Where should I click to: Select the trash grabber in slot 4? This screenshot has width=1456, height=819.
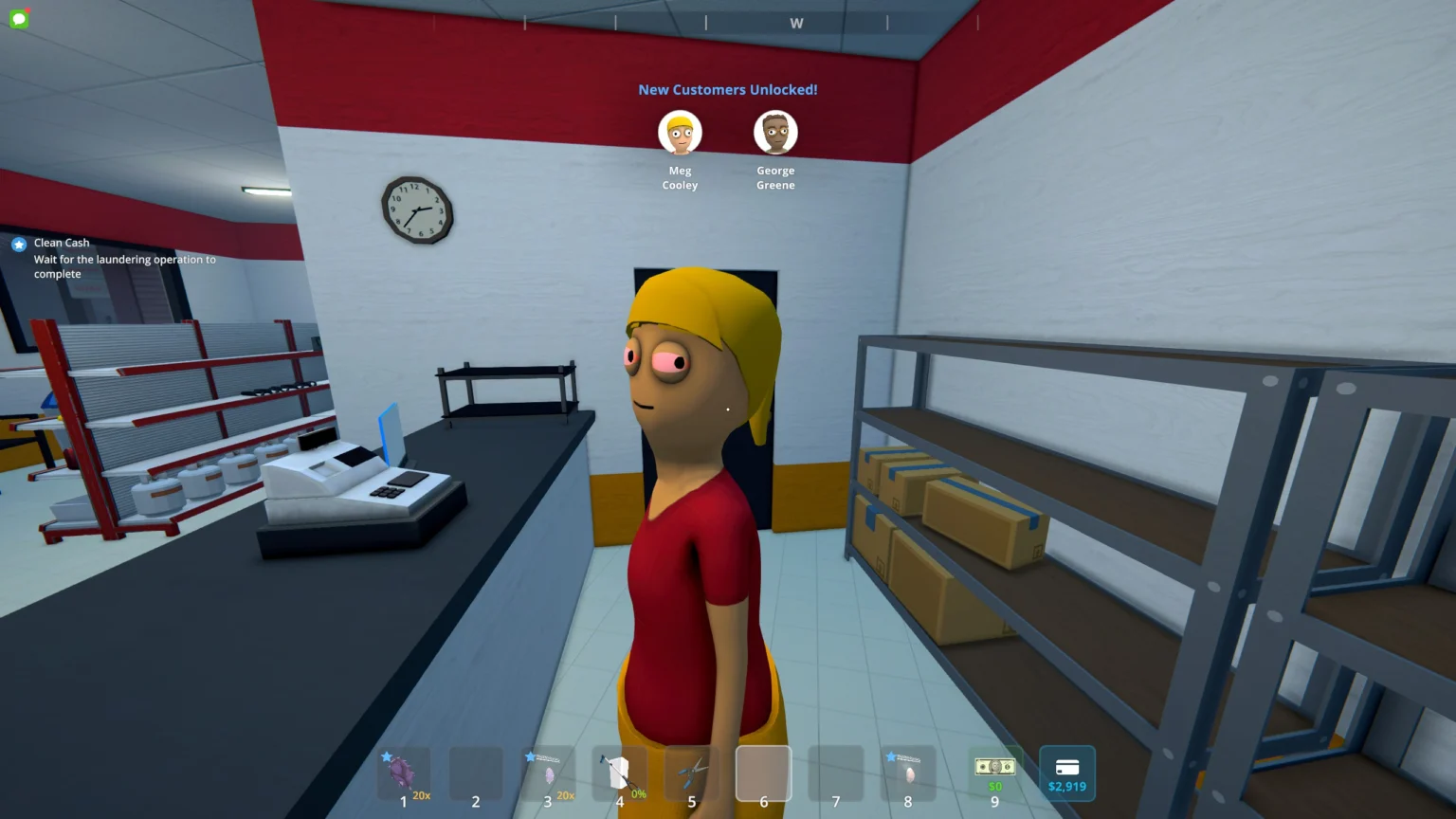coord(620,773)
